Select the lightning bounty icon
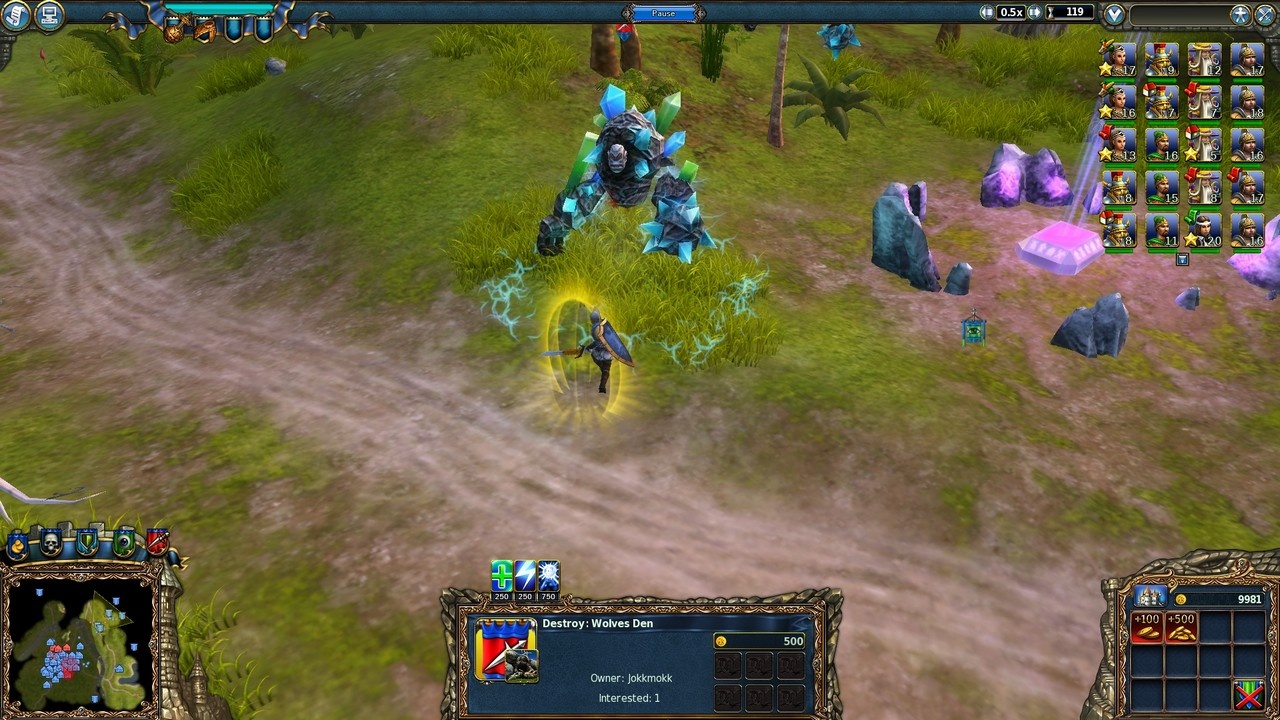 pos(524,575)
